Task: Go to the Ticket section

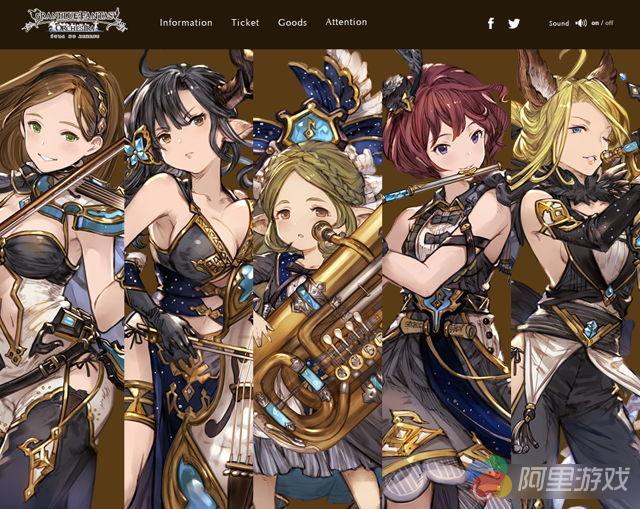Action: [245, 22]
